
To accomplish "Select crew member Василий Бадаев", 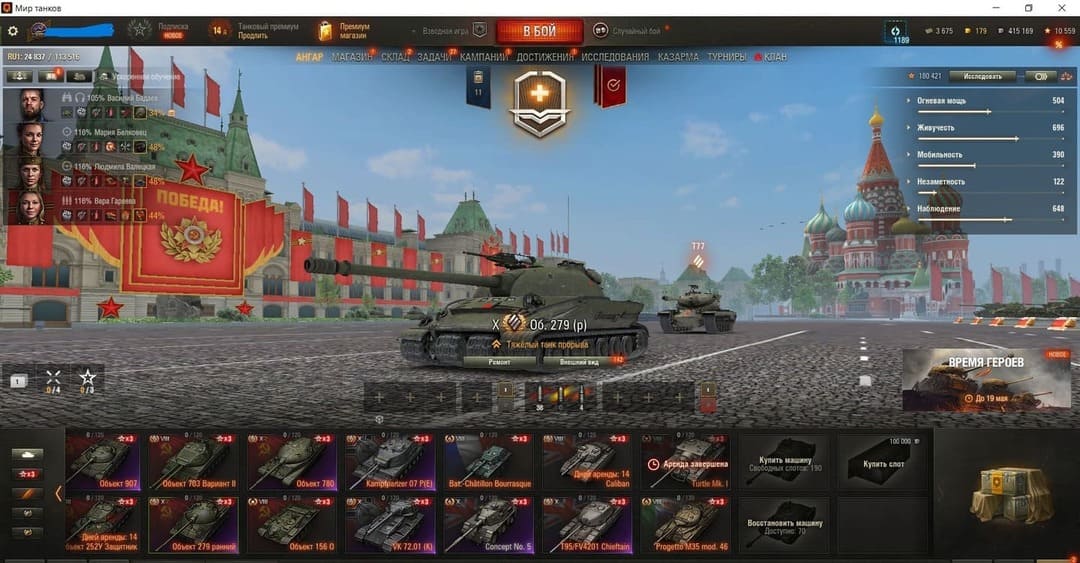I will point(32,105).
